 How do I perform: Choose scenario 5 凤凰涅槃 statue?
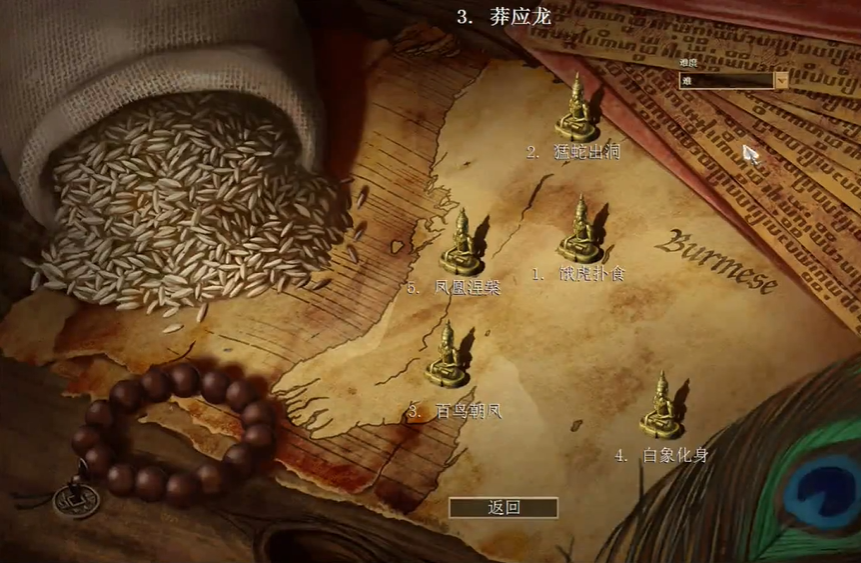click(x=462, y=244)
